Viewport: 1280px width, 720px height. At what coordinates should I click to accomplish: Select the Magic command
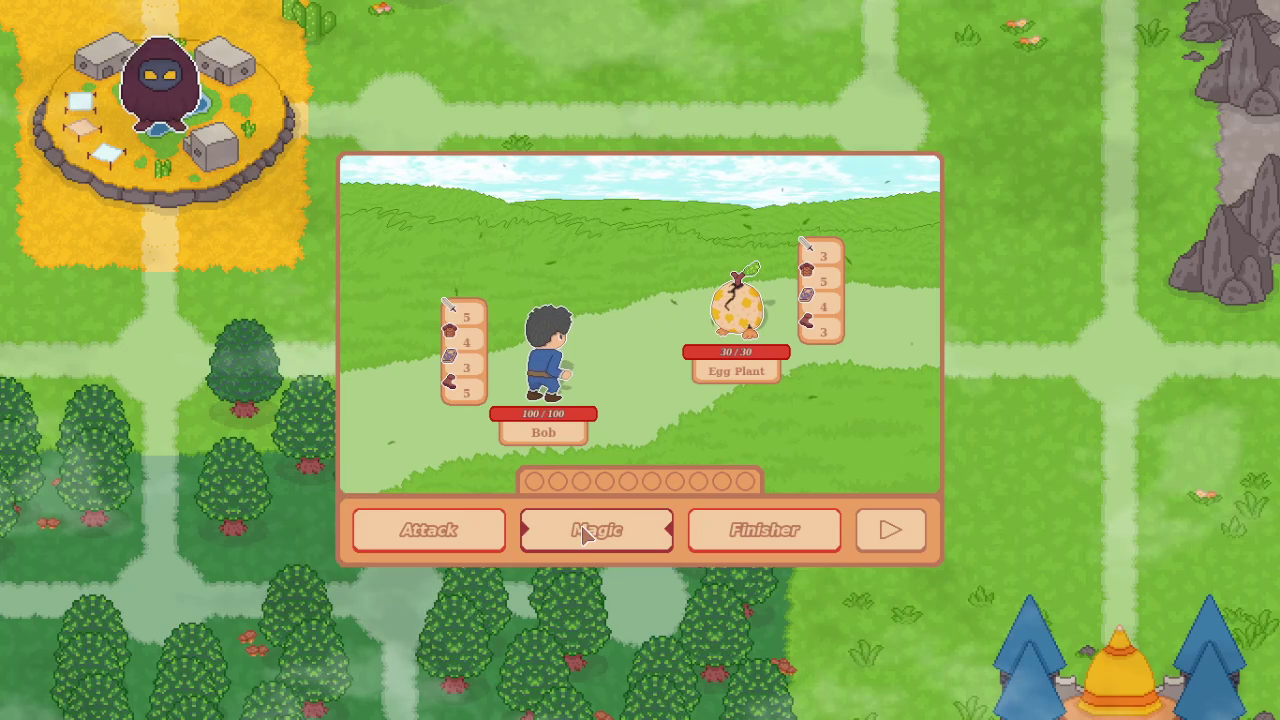coord(596,530)
